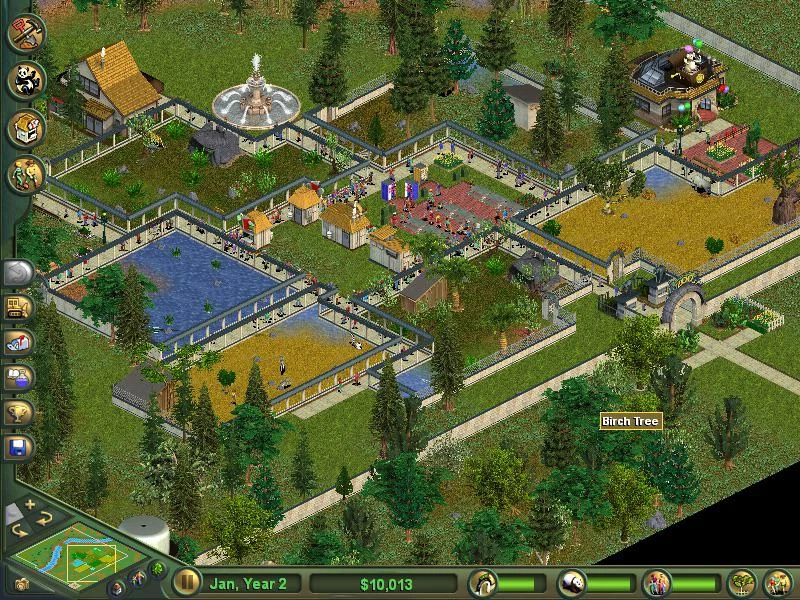The height and width of the screenshot is (600, 800).
Task: Take a screenshot with the camera icon
Action: coord(20,584)
